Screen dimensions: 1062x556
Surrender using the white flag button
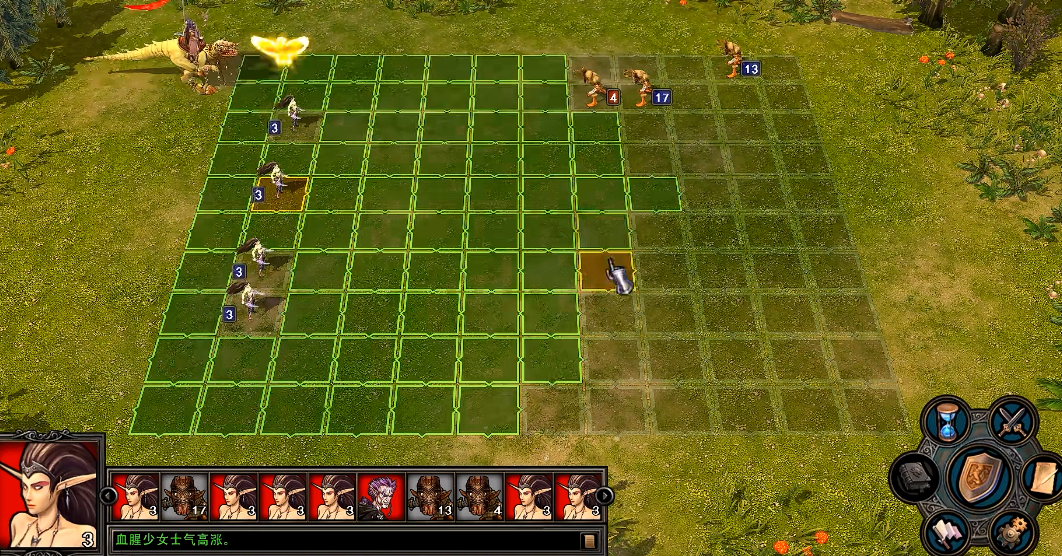point(945,530)
